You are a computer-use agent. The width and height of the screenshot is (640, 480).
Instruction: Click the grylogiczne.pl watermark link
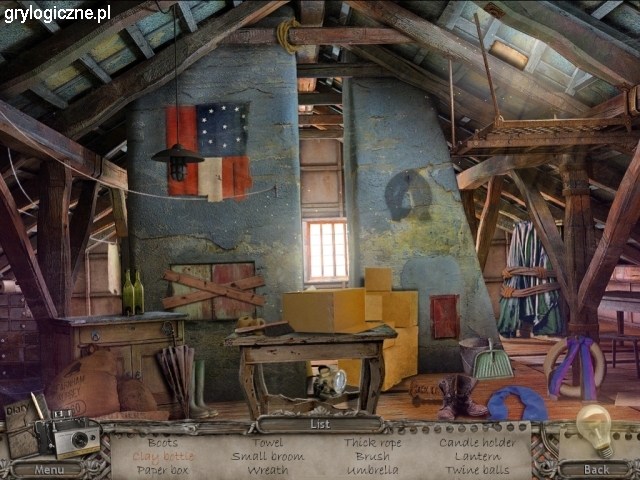tap(57, 13)
